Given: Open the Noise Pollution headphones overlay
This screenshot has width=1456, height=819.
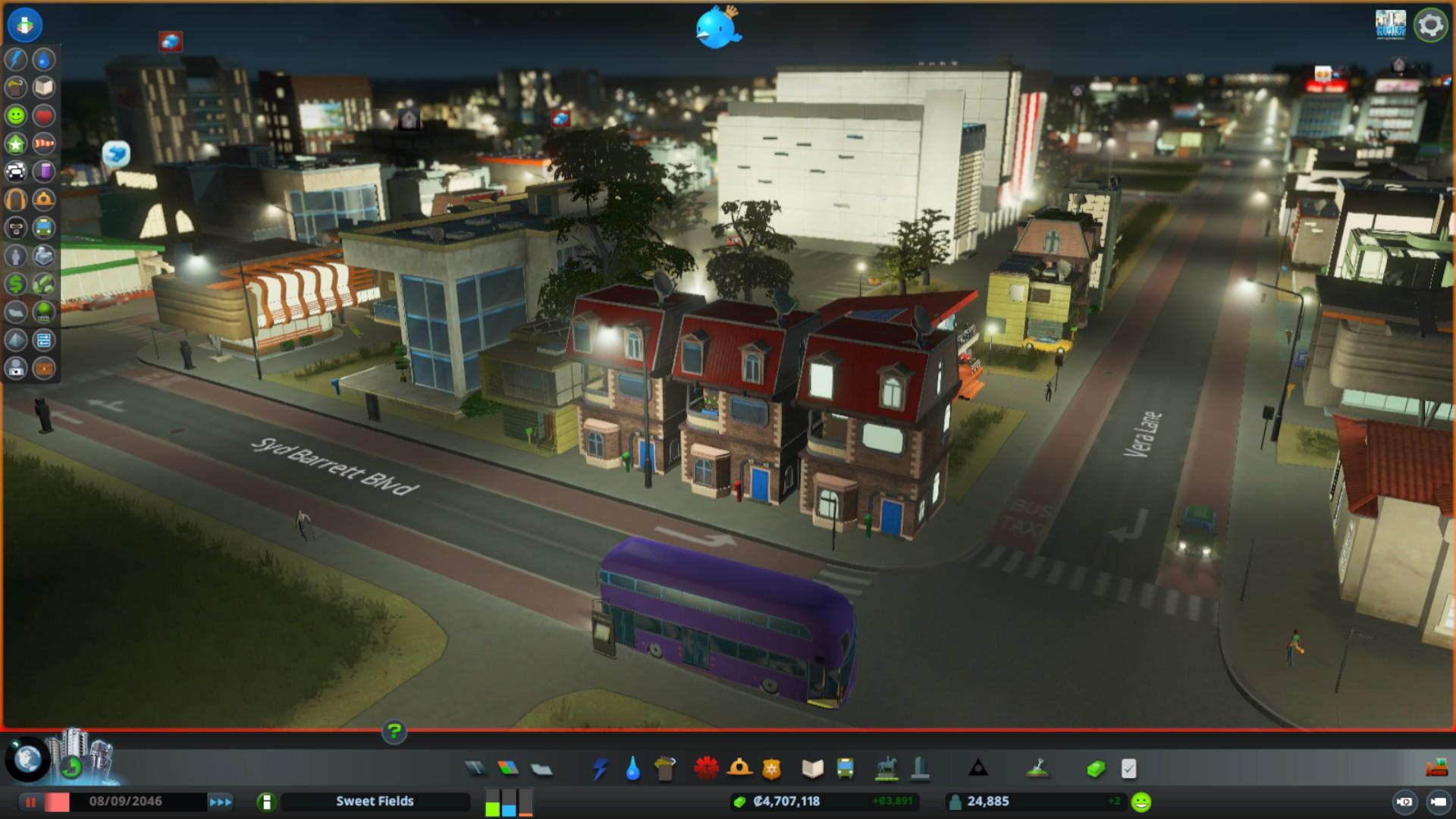Looking at the screenshot, I should (16, 199).
